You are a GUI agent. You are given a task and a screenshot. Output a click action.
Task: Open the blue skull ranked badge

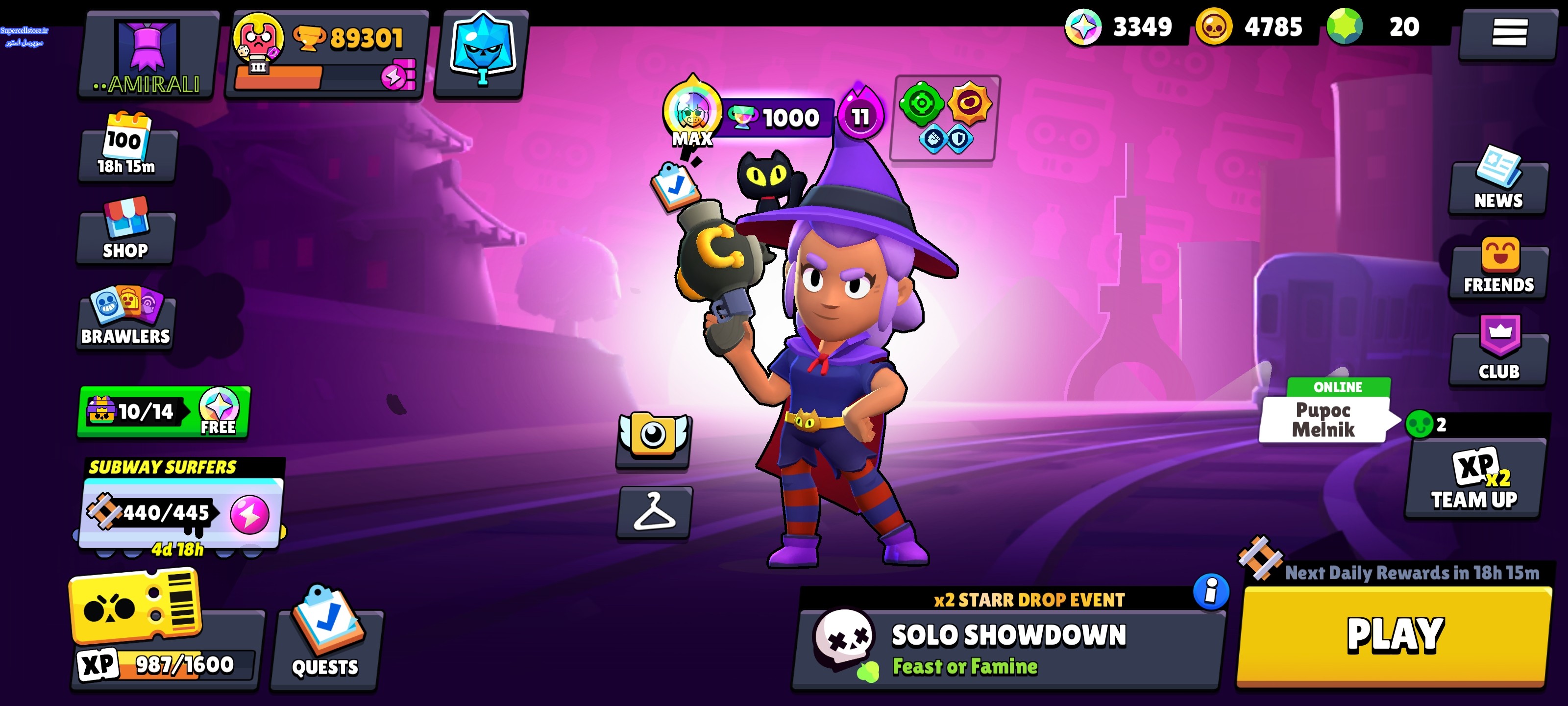(x=481, y=53)
